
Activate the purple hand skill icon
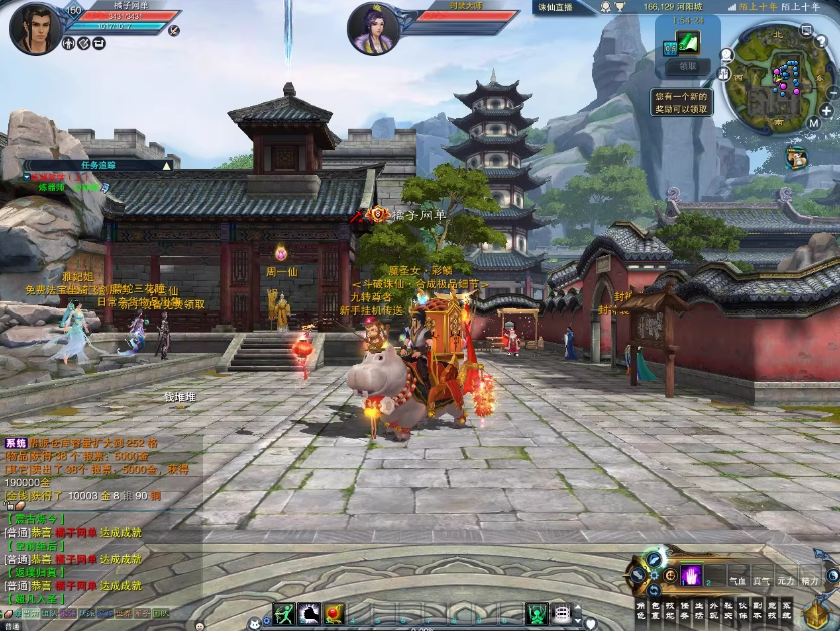[x=692, y=576]
